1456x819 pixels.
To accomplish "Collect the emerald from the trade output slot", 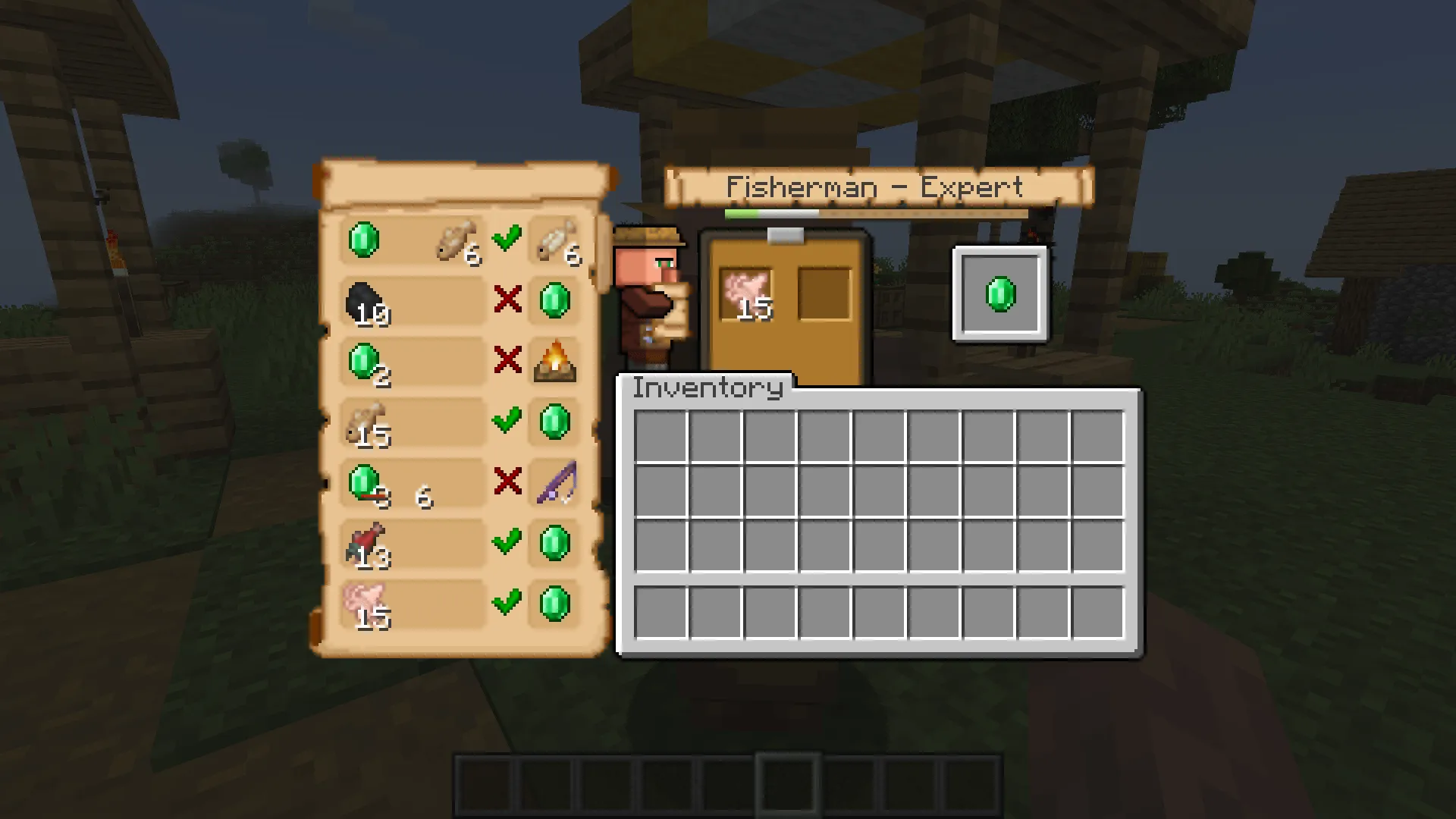I will pyautogui.click(x=1001, y=294).
